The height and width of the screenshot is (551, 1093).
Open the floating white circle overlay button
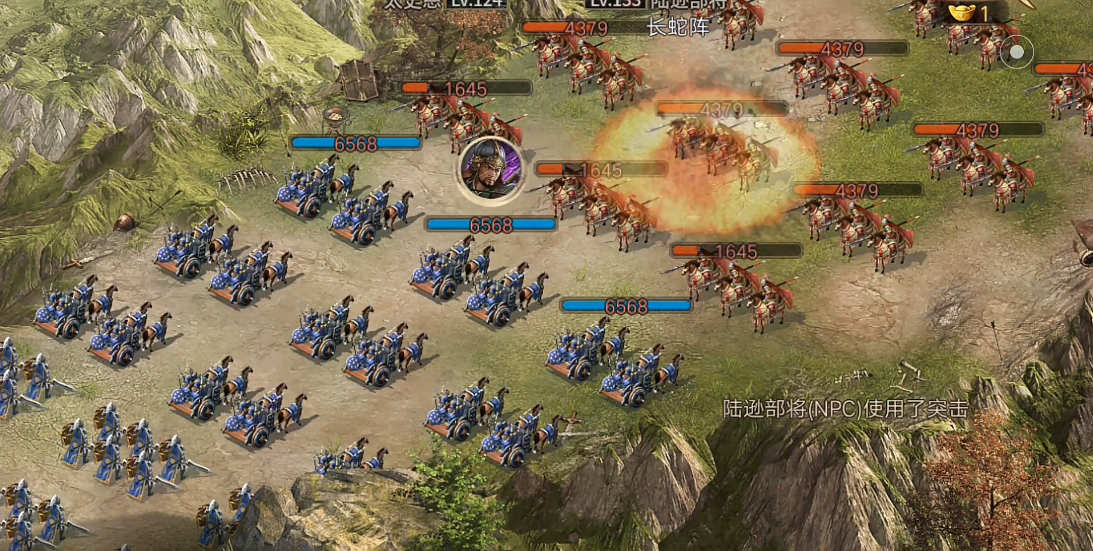click(1017, 52)
